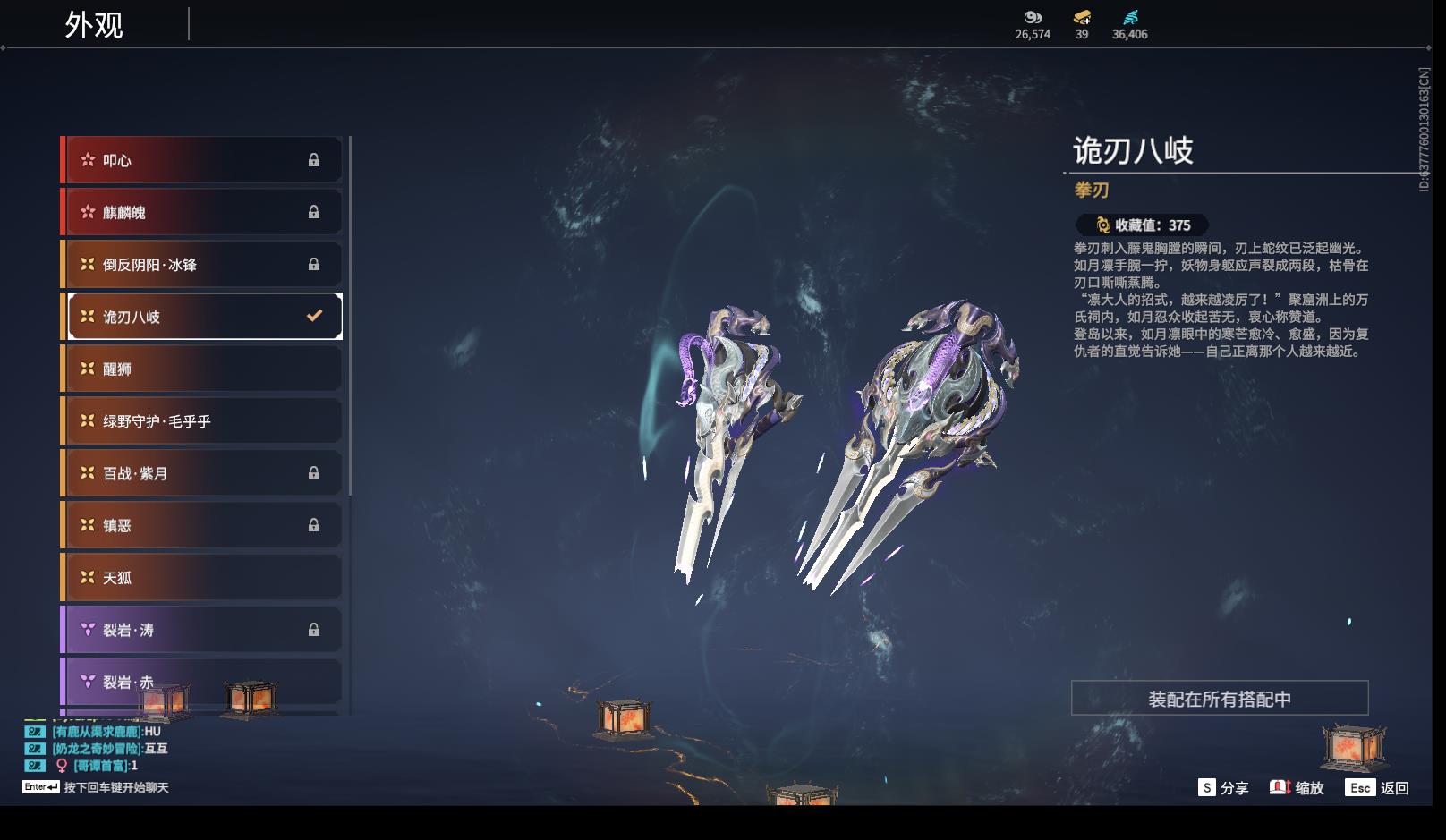Select the 叩心 skin entry

[x=201, y=160]
